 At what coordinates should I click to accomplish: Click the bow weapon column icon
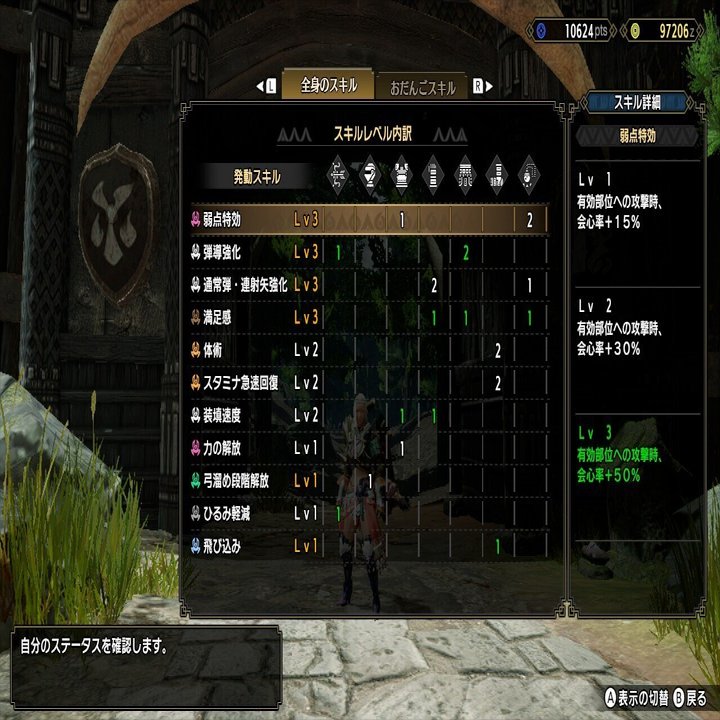338,176
